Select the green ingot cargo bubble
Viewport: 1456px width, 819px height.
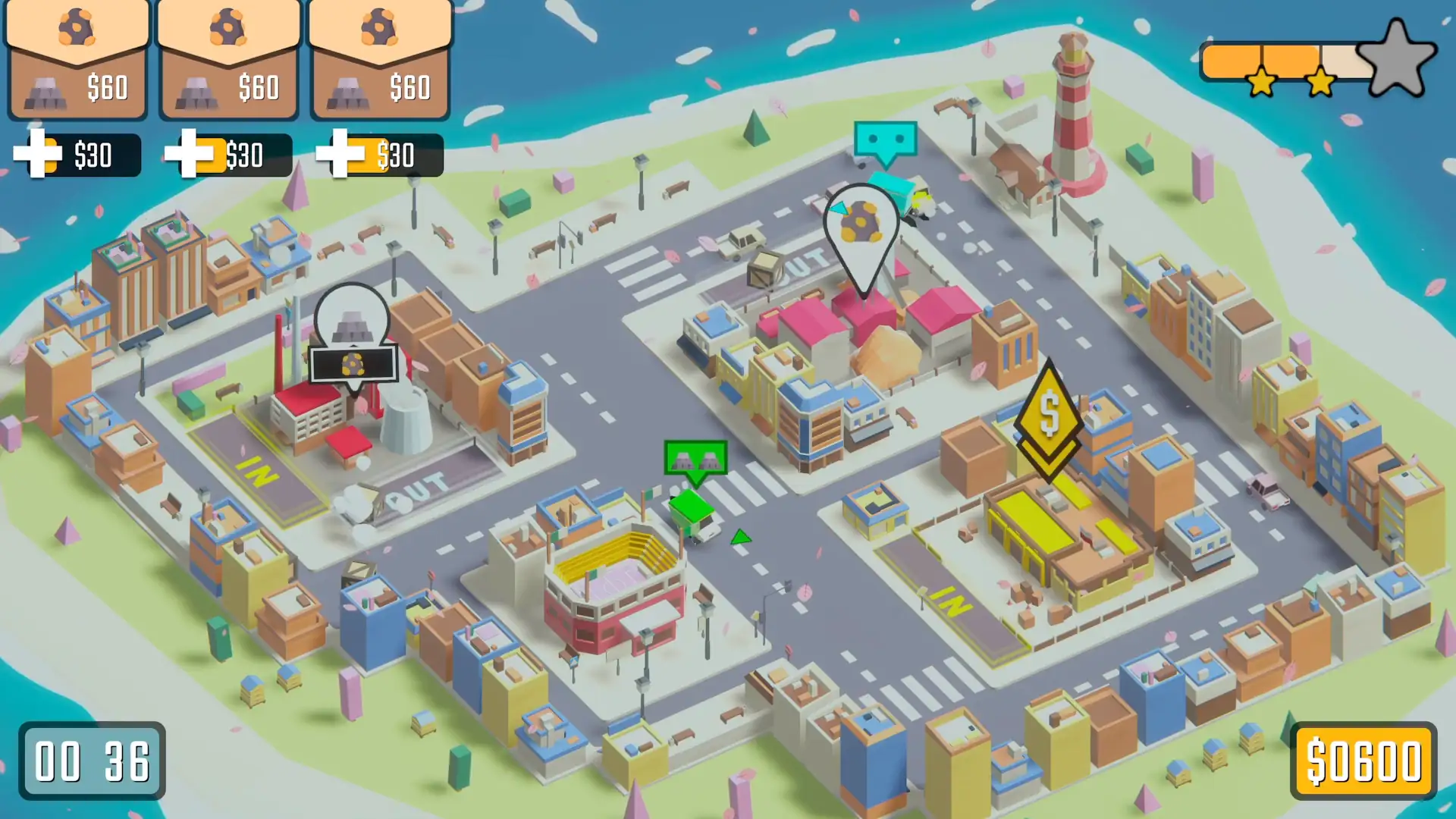695,460
